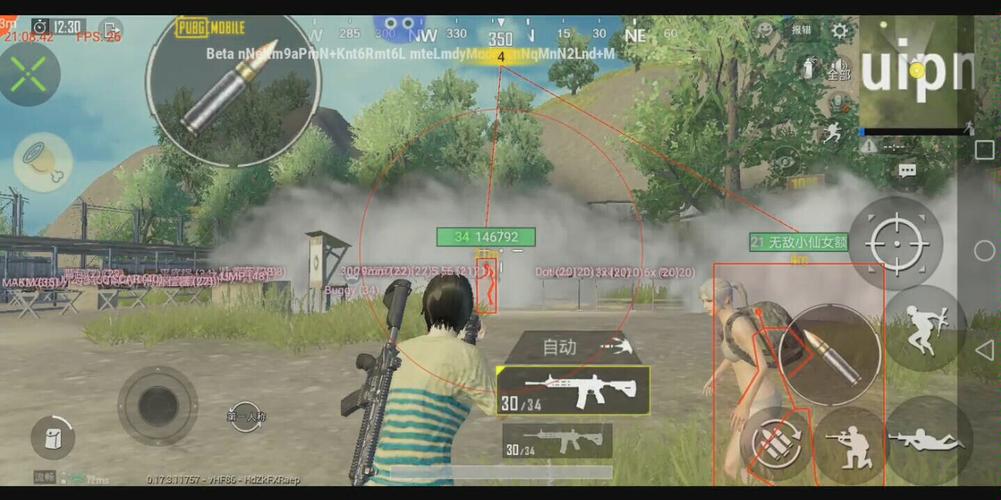Open the quick chat speech bubble
Screen dimensions: 1001x500
click(x=907, y=171)
